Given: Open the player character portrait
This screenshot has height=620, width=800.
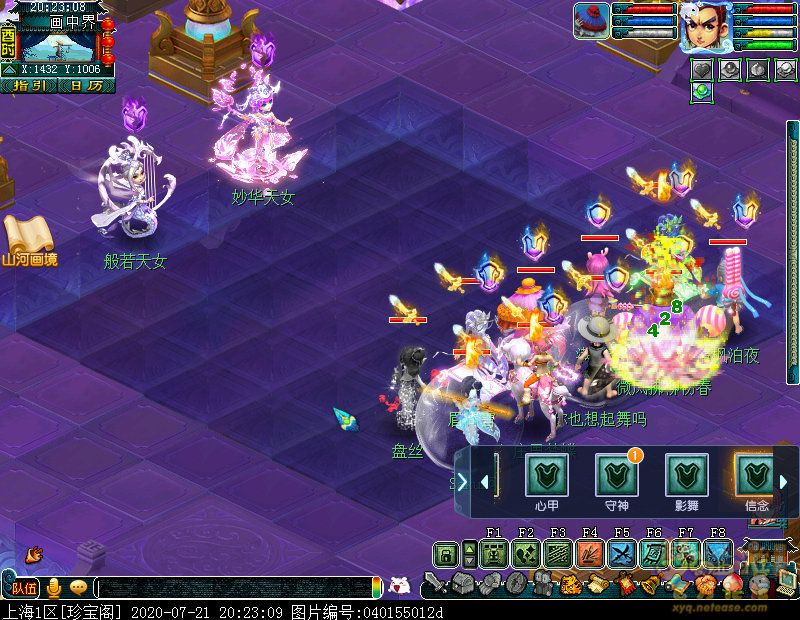Looking at the screenshot, I should click(x=704, y=27).
